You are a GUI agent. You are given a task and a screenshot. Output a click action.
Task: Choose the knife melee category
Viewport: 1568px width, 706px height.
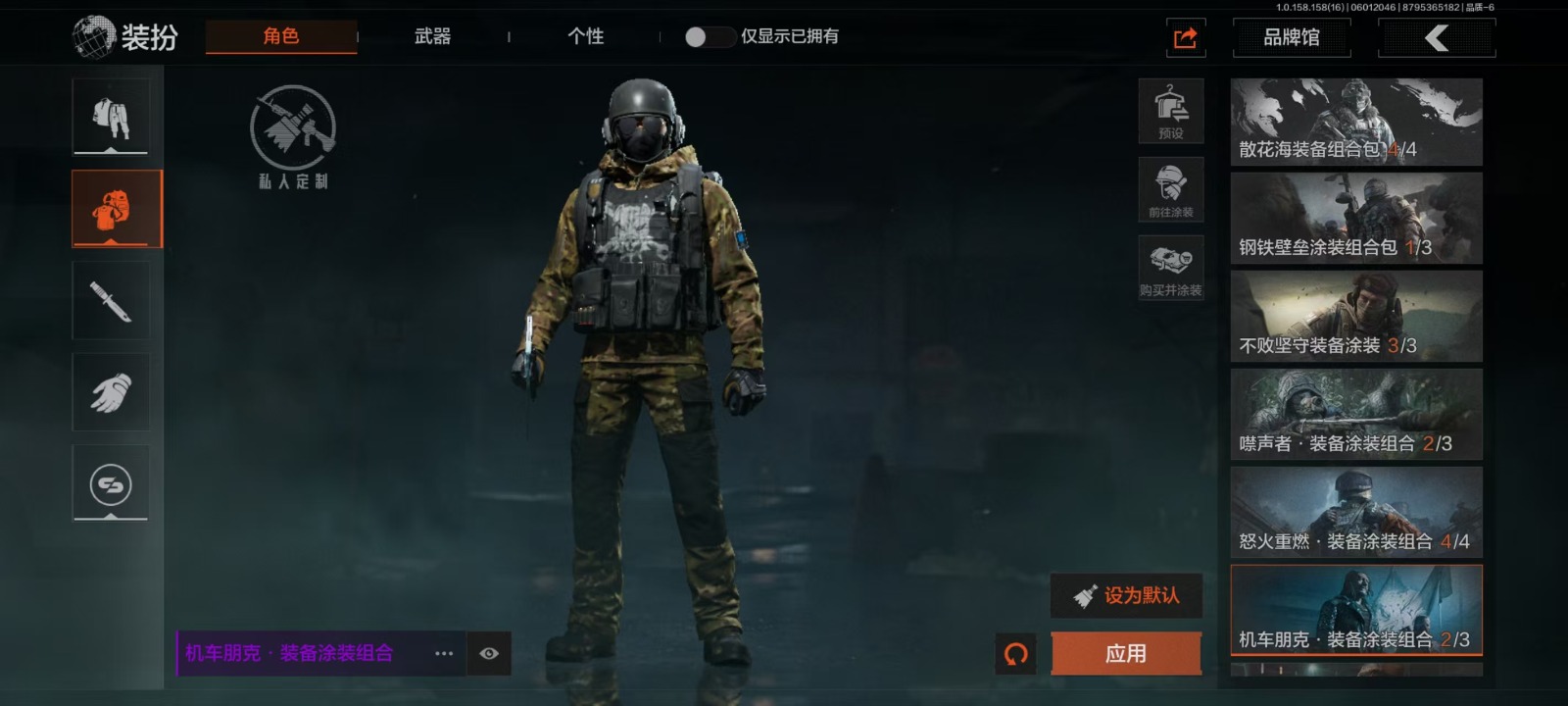(111, 301)
